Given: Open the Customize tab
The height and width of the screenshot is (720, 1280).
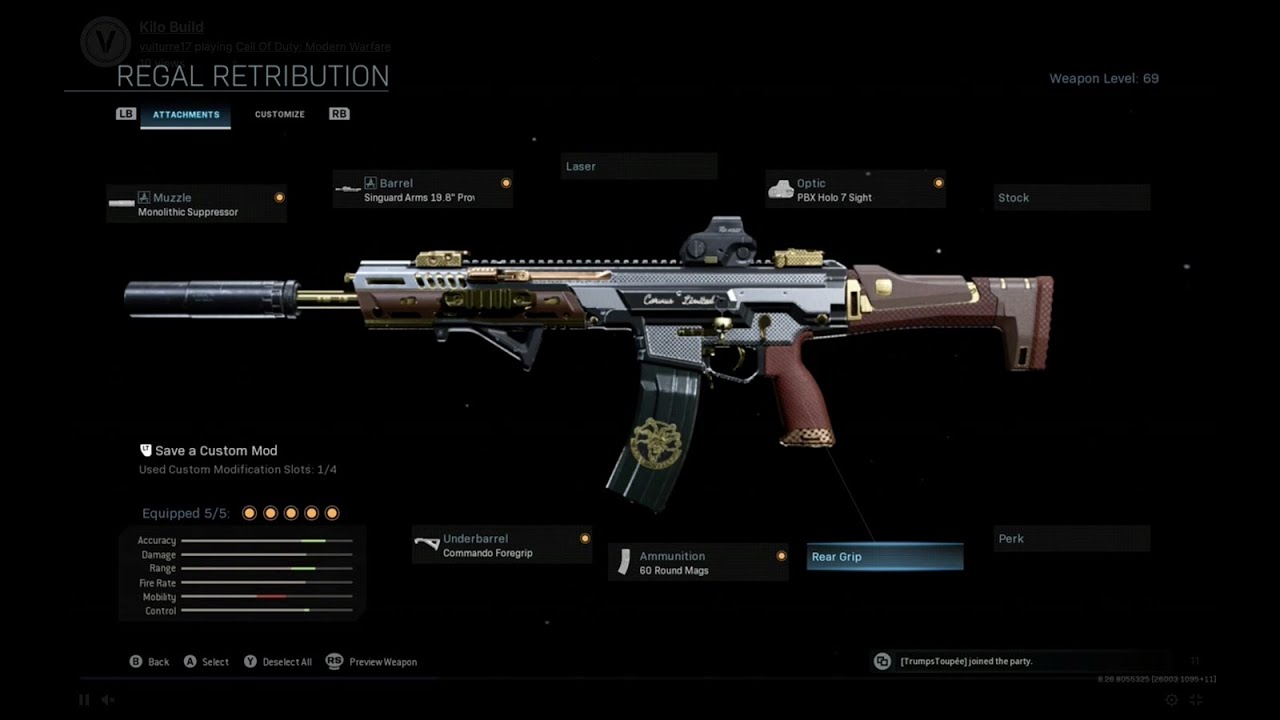Looking at the screenshot, I should pos(280,115).
